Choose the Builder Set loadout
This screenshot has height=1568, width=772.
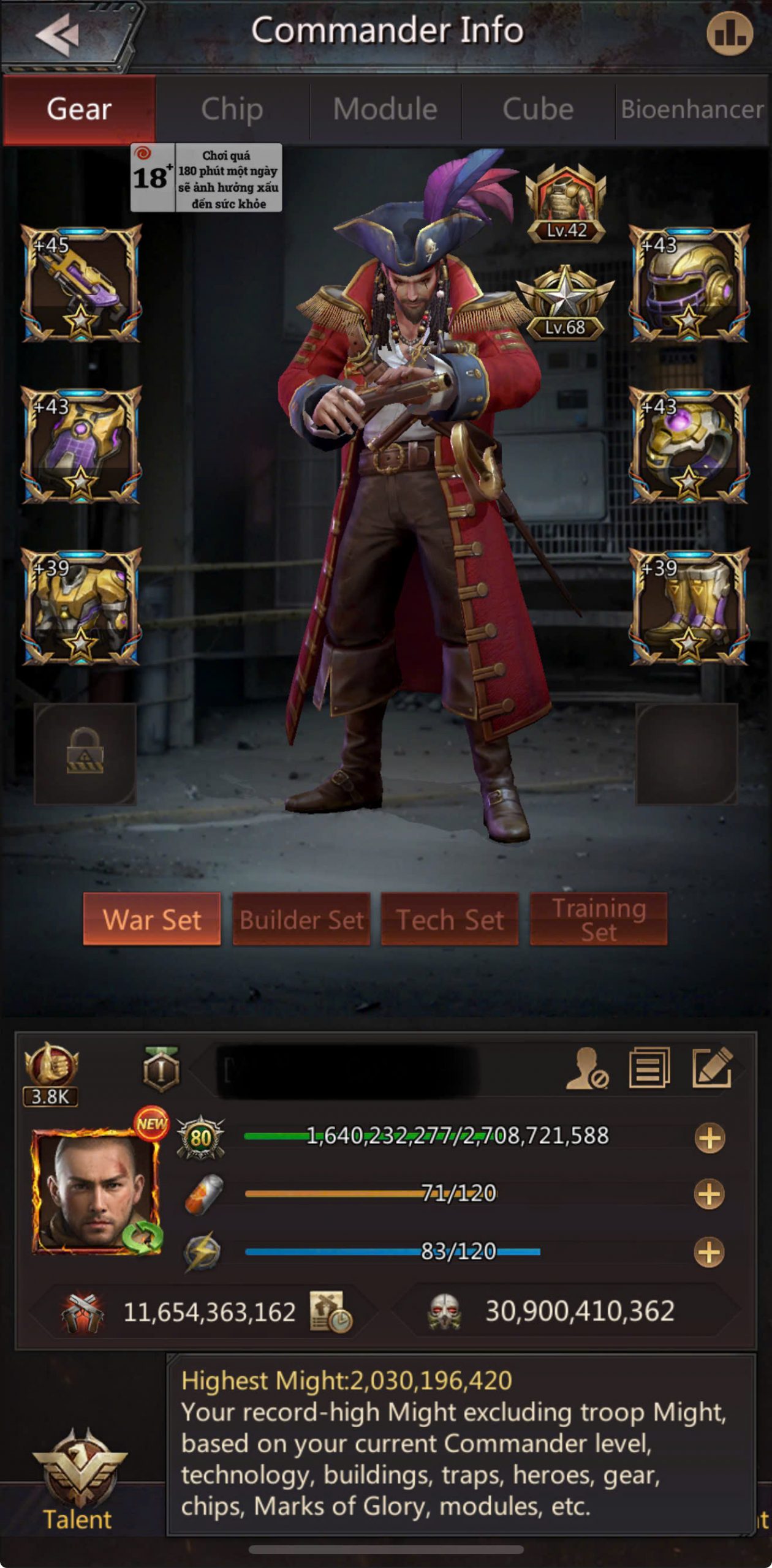click(x=301, y=919)
